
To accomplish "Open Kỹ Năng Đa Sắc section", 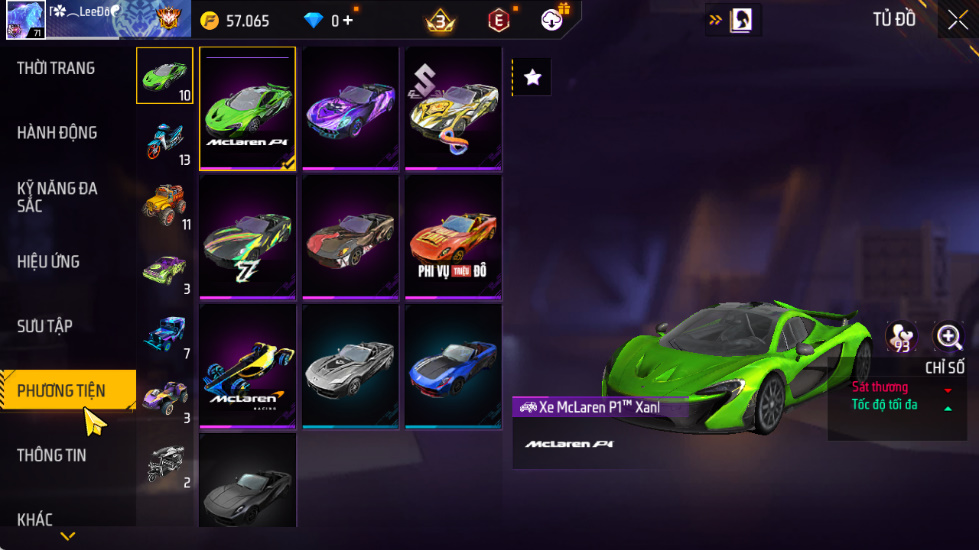I will click(57, 197).
